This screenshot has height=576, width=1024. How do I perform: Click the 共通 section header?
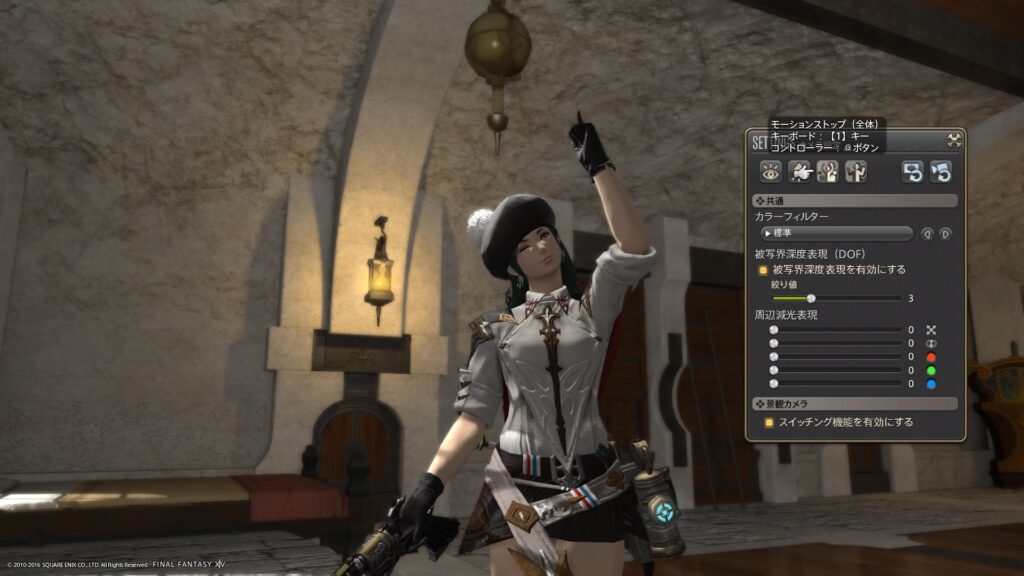(855, 201)
